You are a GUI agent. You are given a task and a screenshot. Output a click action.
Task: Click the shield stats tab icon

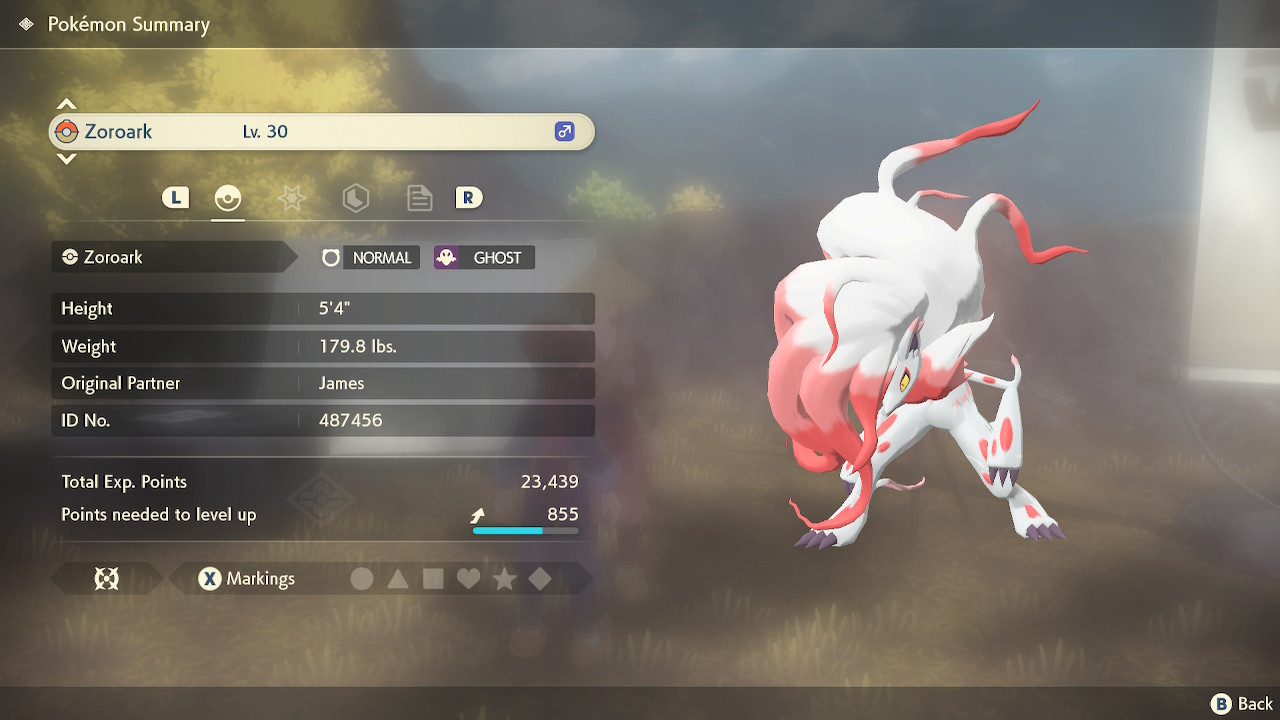355,197
